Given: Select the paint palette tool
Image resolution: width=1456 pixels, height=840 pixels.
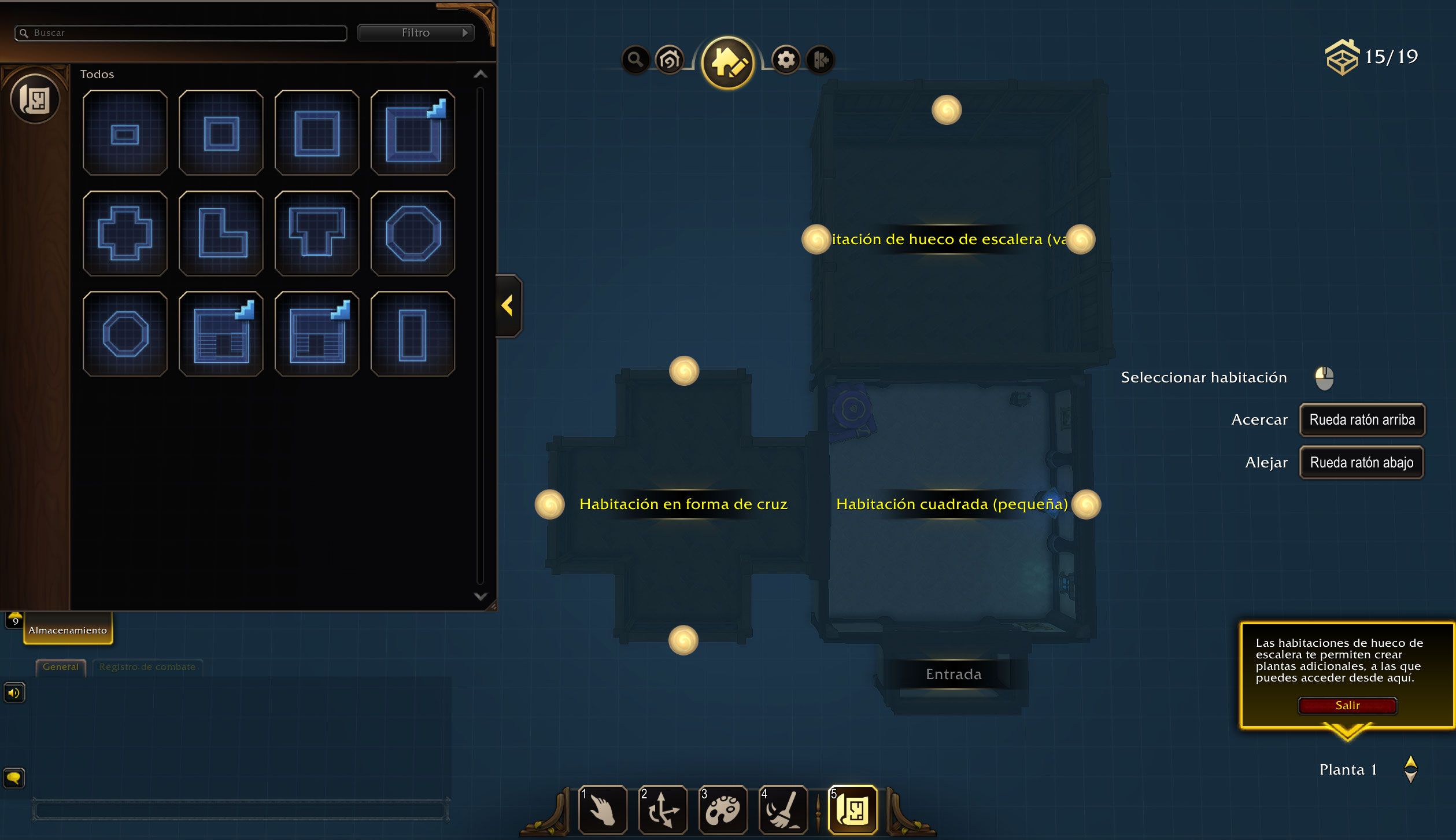Looking at the screenshot, I should click(723, 810).
